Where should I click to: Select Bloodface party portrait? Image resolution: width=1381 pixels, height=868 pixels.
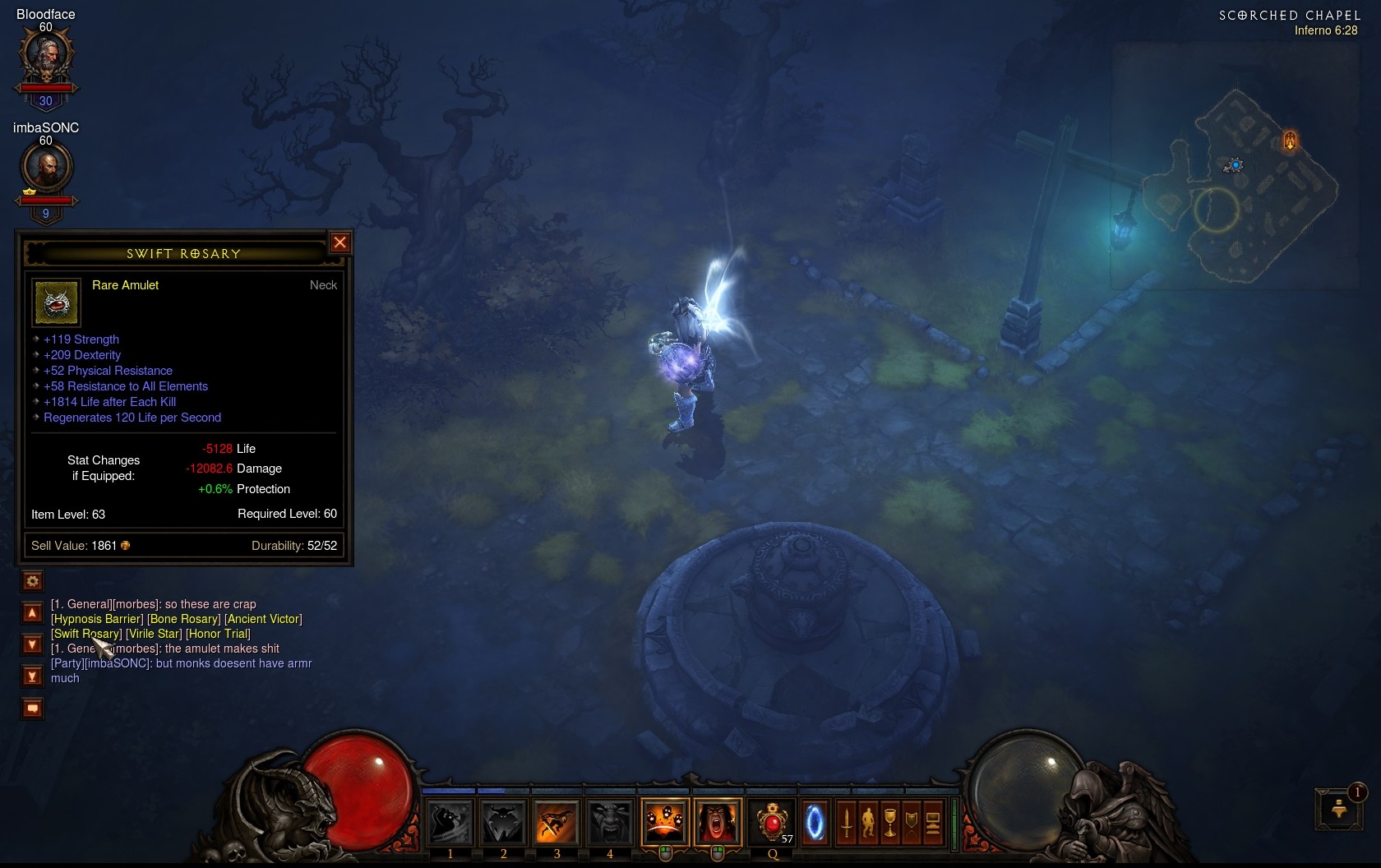point(46,56)
